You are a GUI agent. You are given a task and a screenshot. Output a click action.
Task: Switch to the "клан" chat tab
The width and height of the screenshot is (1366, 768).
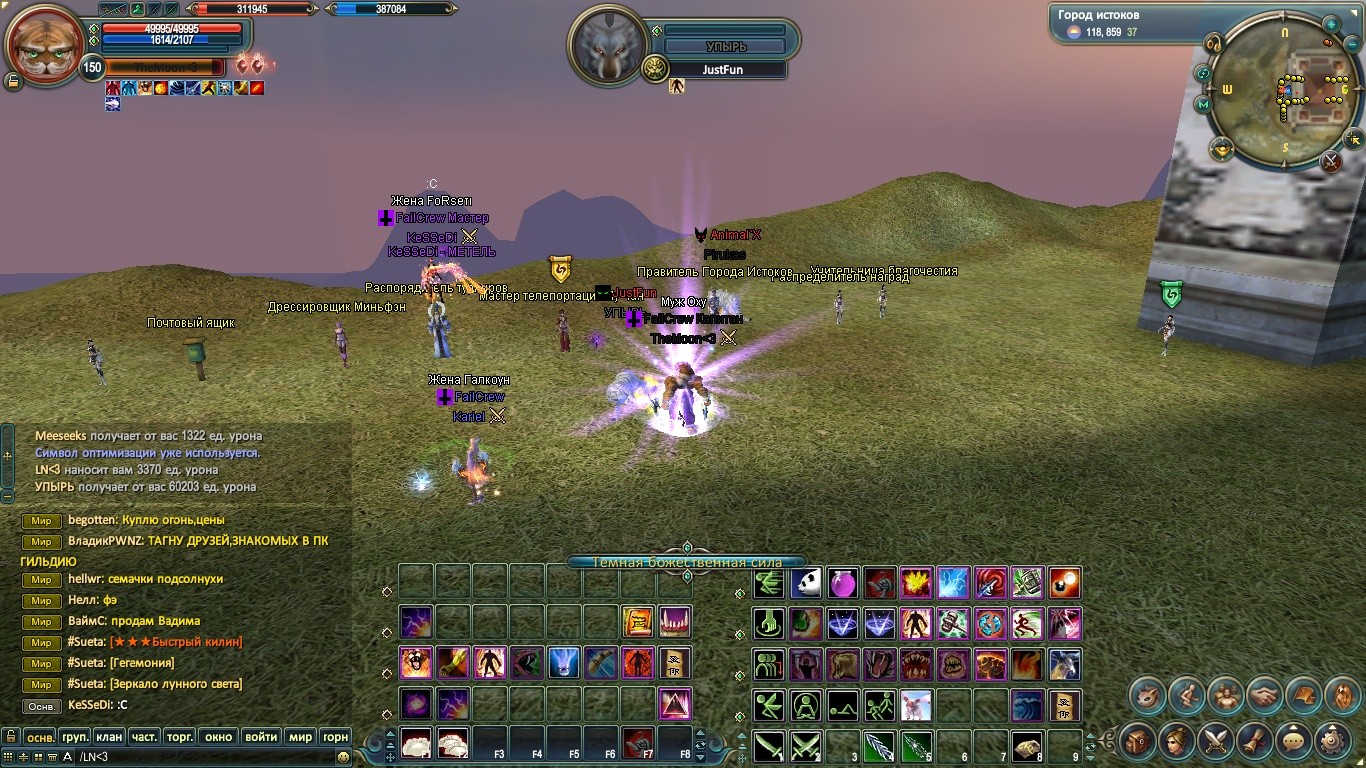[x=110, y=737]
